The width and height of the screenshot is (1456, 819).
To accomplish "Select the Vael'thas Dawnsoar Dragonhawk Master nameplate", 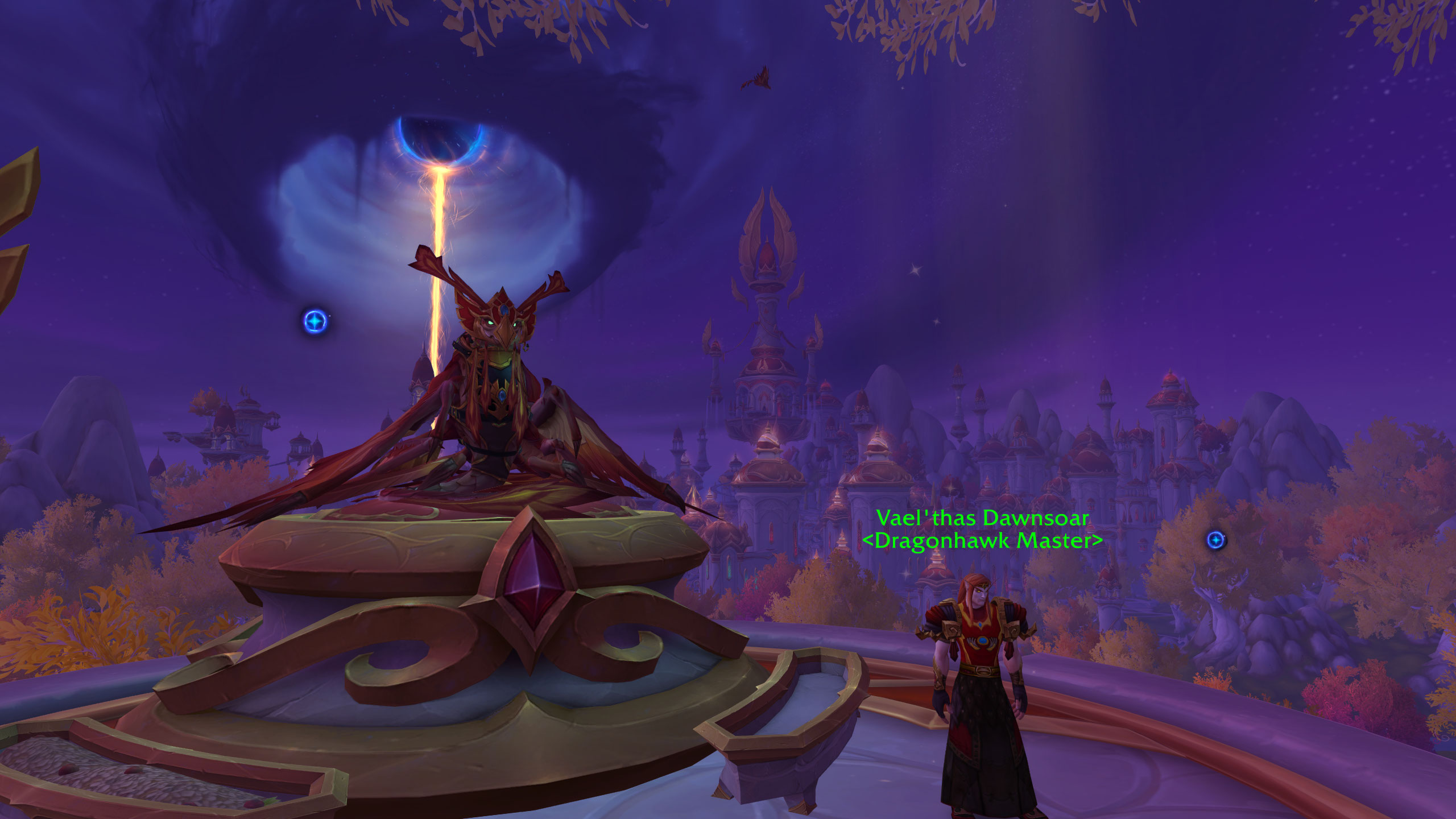I will (982, 529).
